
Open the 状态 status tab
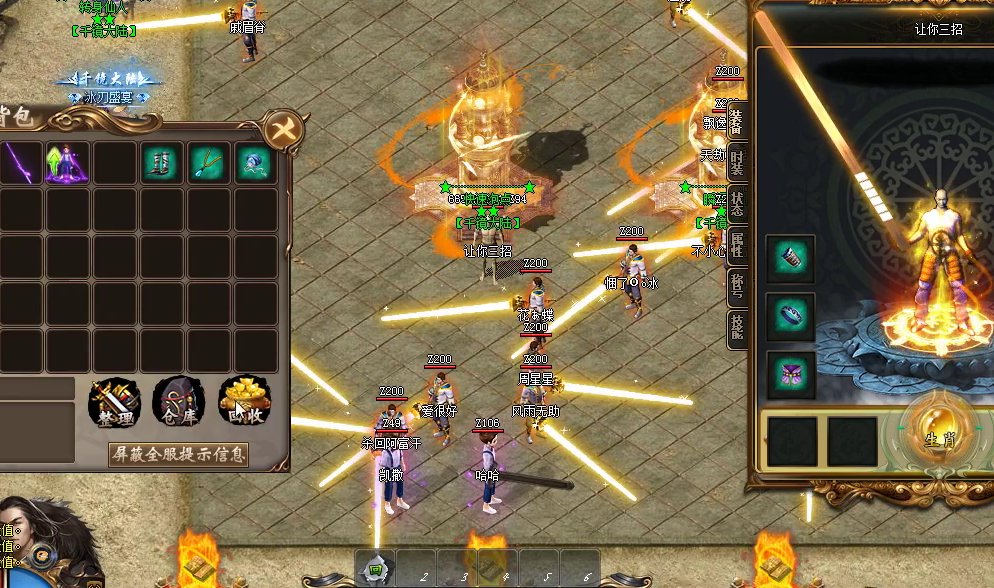pyautogui.click(x=737, y=203)
